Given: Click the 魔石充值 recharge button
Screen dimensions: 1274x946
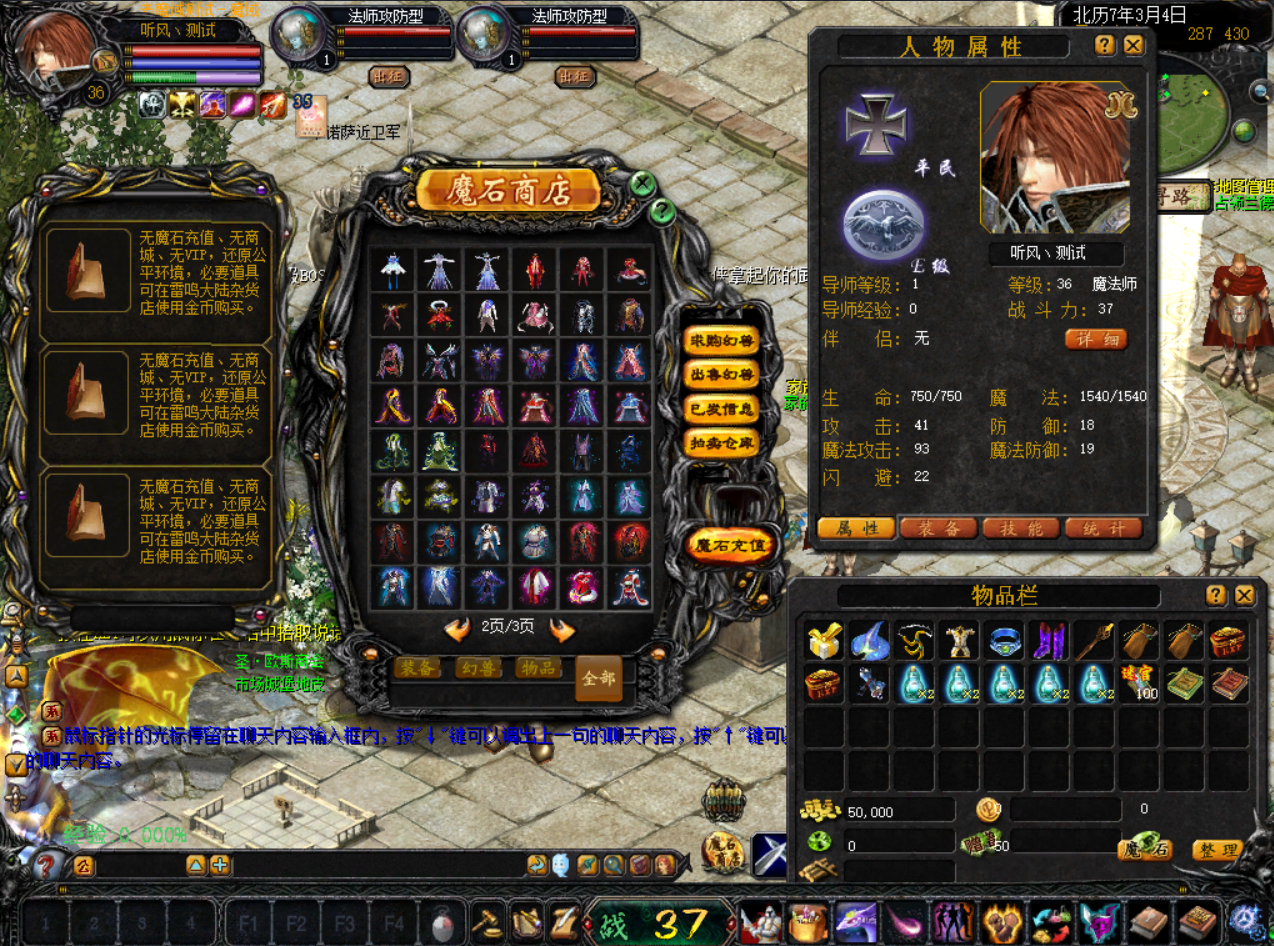Looking at the screenshot, I should (x=731, y=545).
